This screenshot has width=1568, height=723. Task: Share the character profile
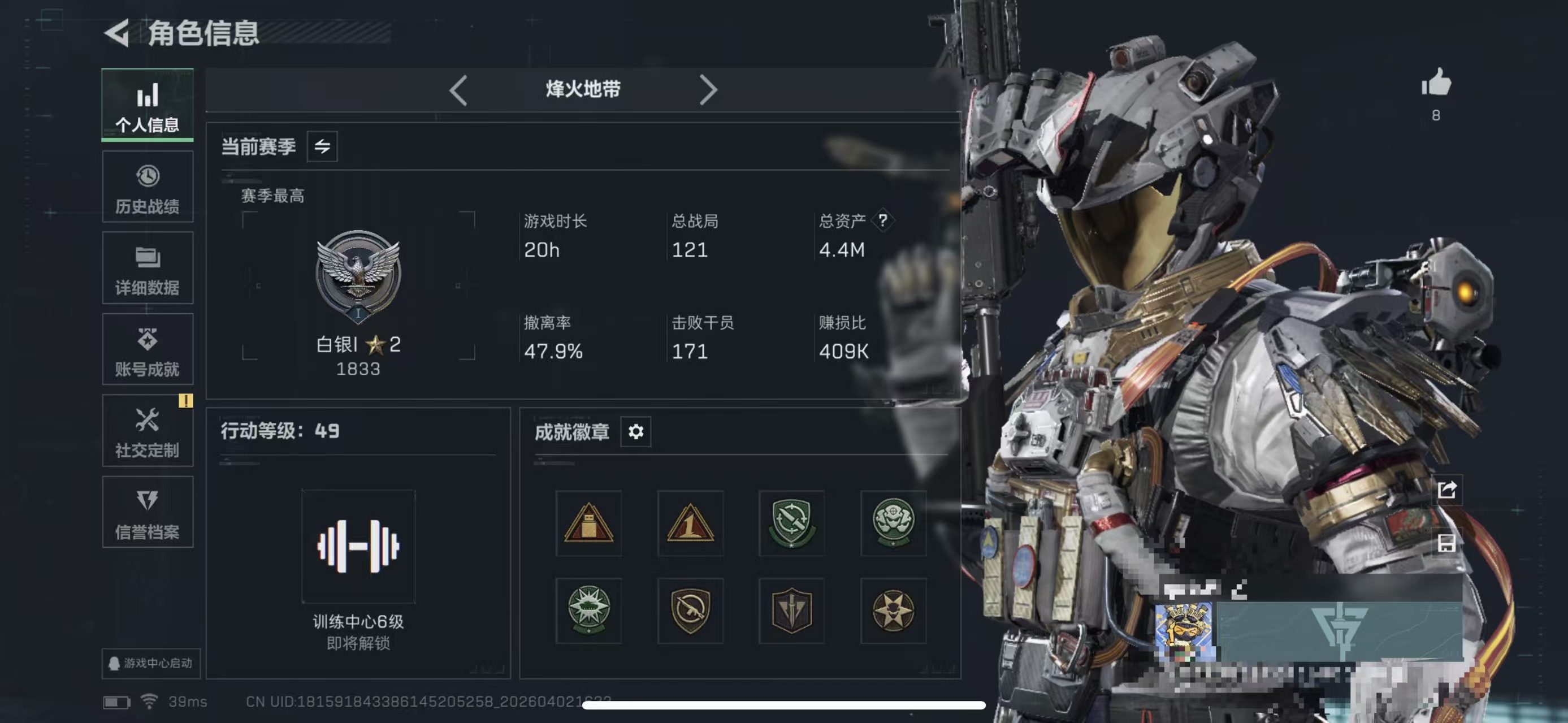1447,490
